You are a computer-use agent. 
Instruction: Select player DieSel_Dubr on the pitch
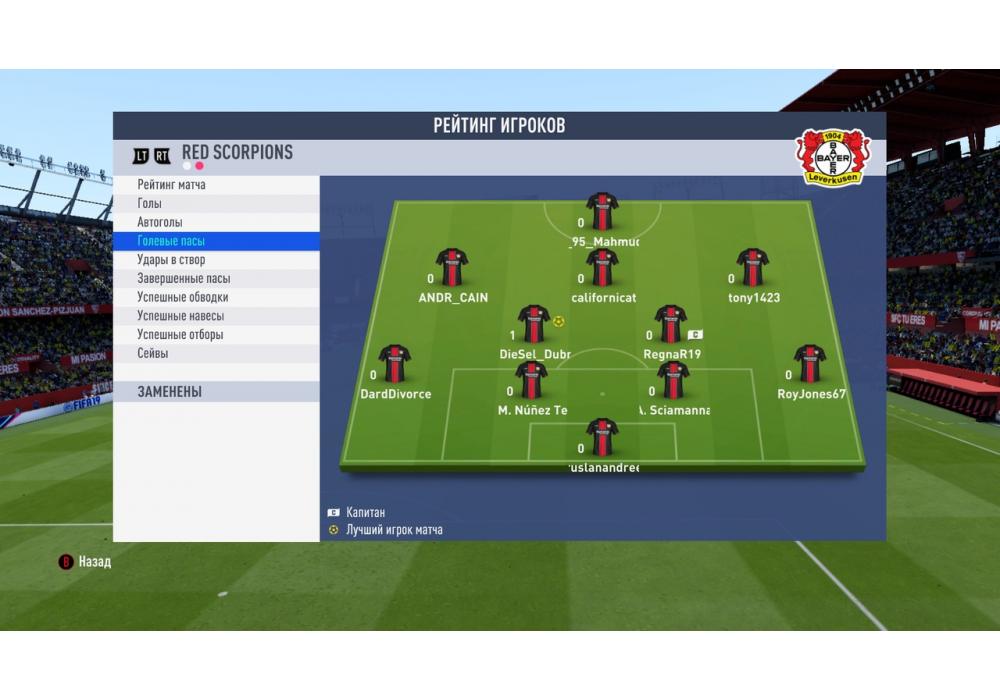(x=534, y=325)
